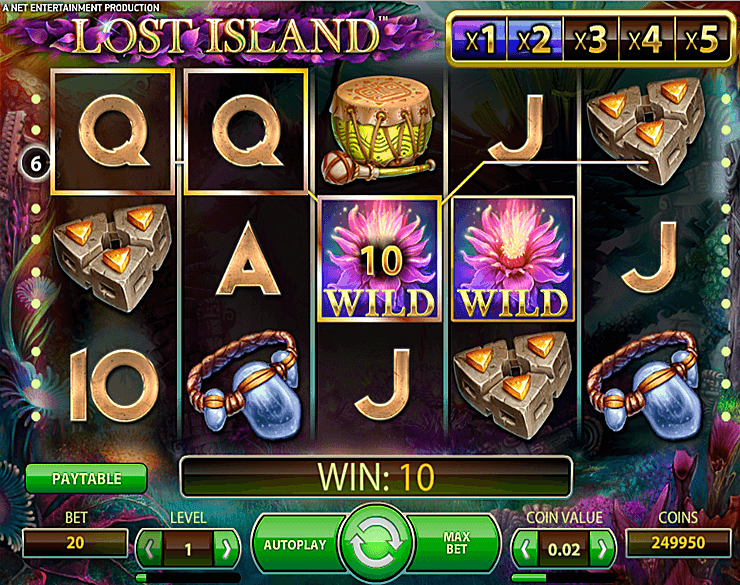Increase the bet level
The image size is (740, 585).
click(227, 547)
